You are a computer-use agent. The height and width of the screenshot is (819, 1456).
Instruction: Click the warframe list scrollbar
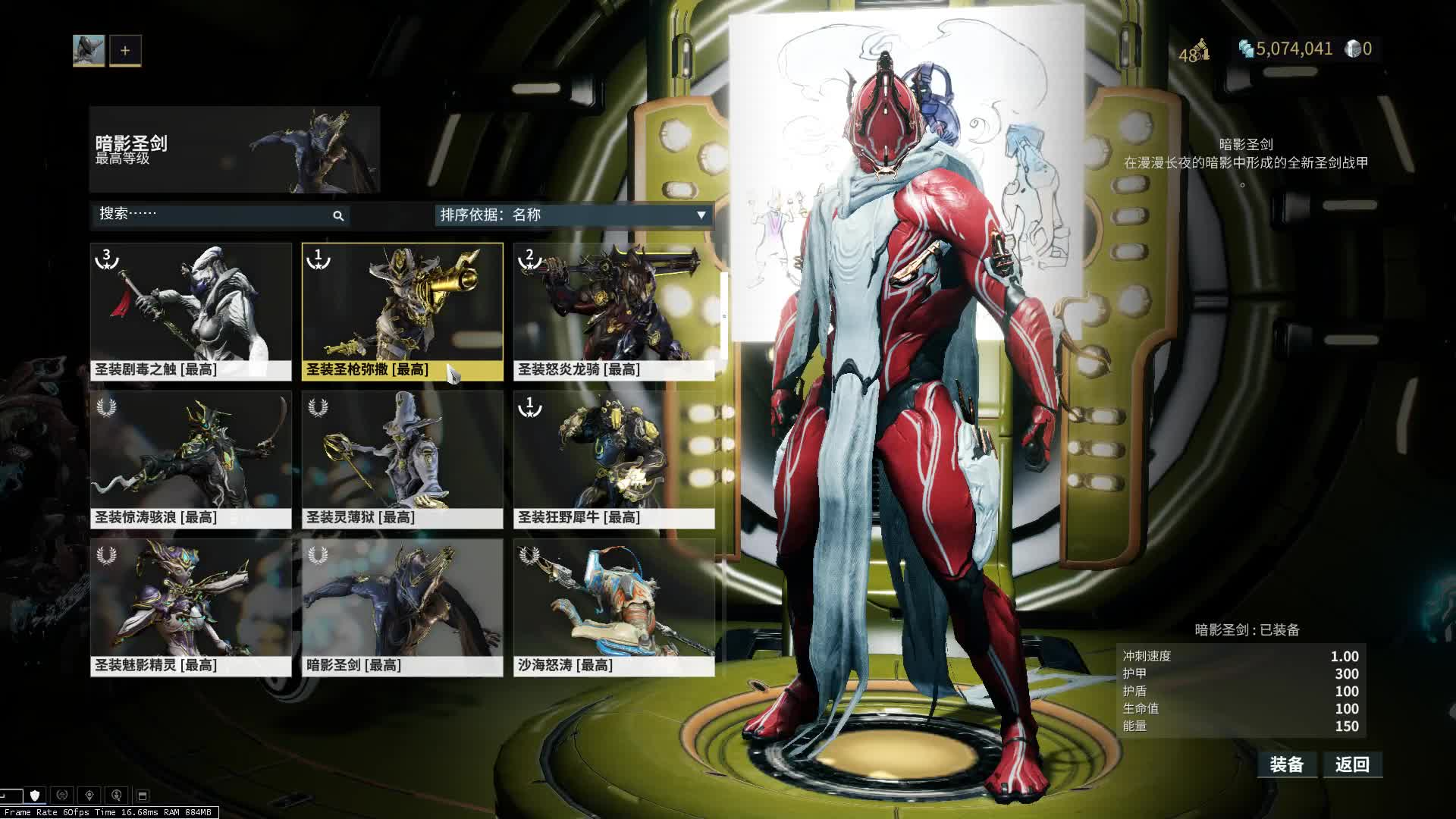pos(723,316)
